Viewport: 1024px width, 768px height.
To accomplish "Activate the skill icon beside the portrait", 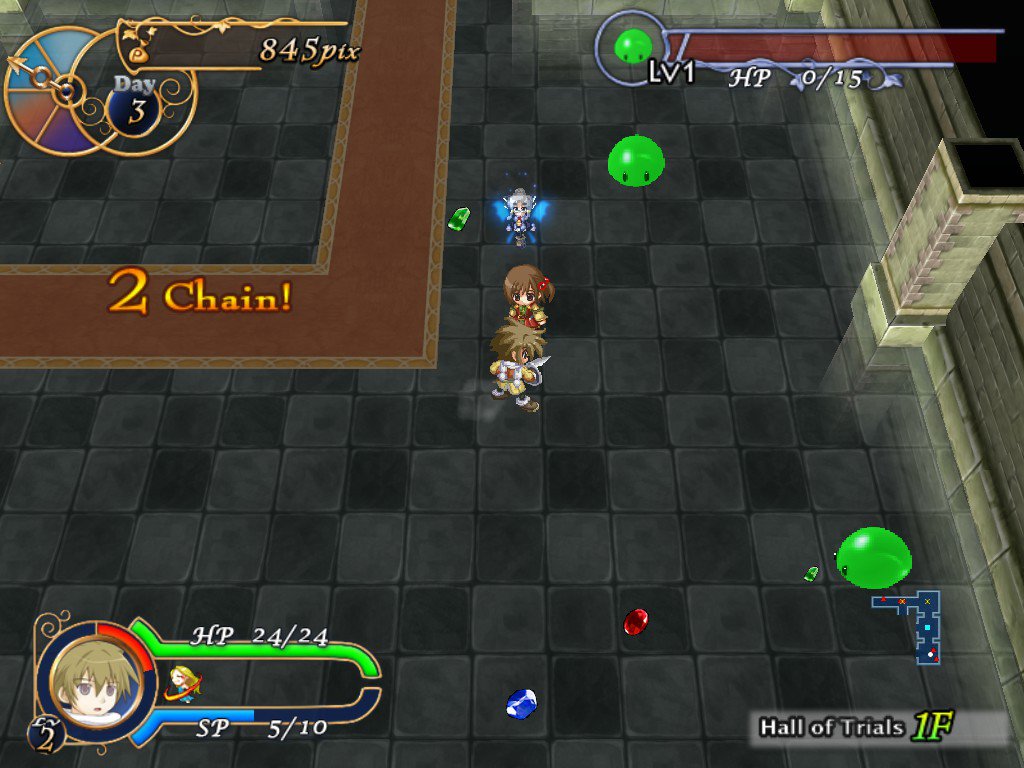I will coord(181,682).
